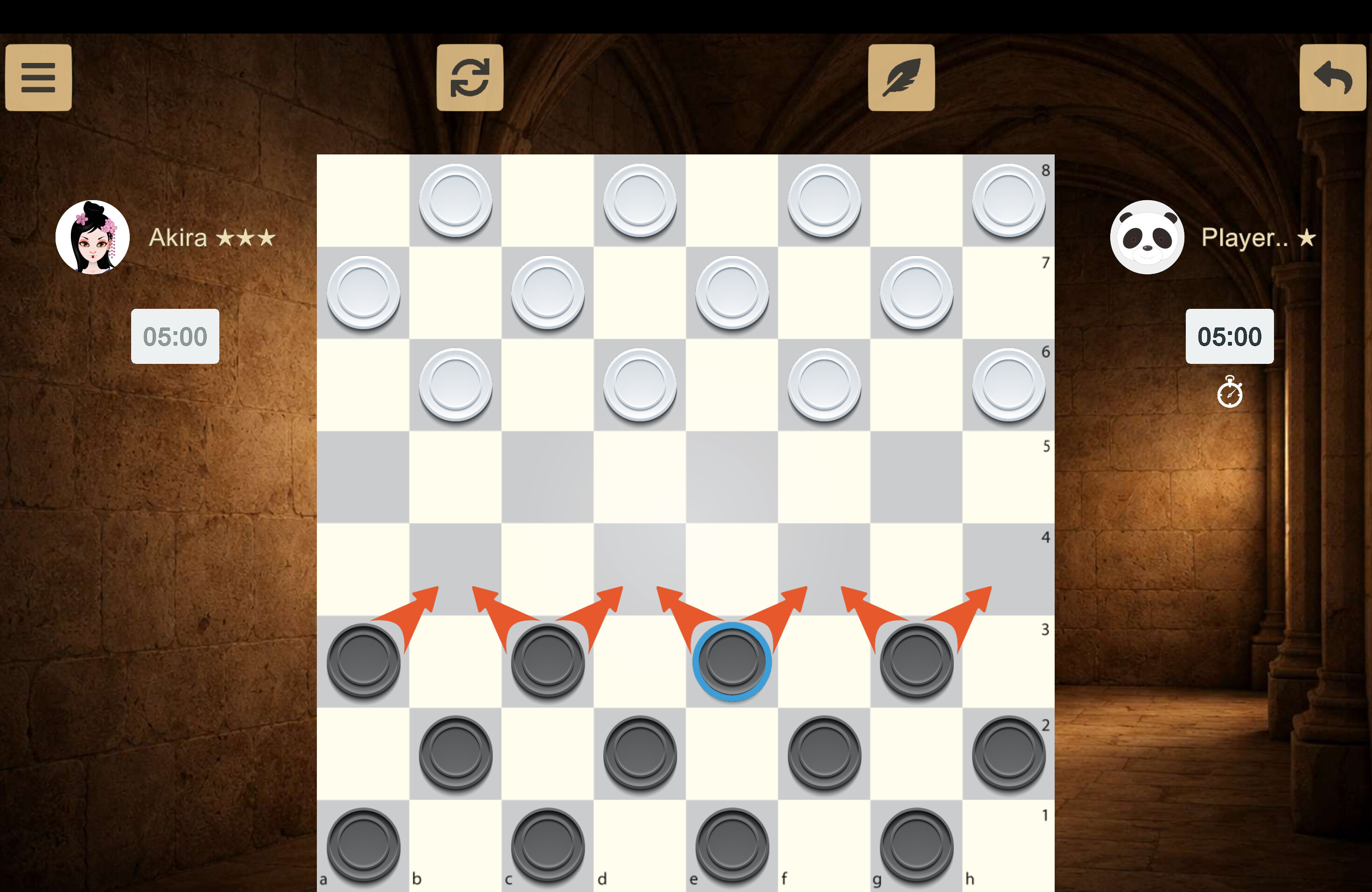Undo the last move
This screenshot has height=892, width=1372.
pos(1332,77)
